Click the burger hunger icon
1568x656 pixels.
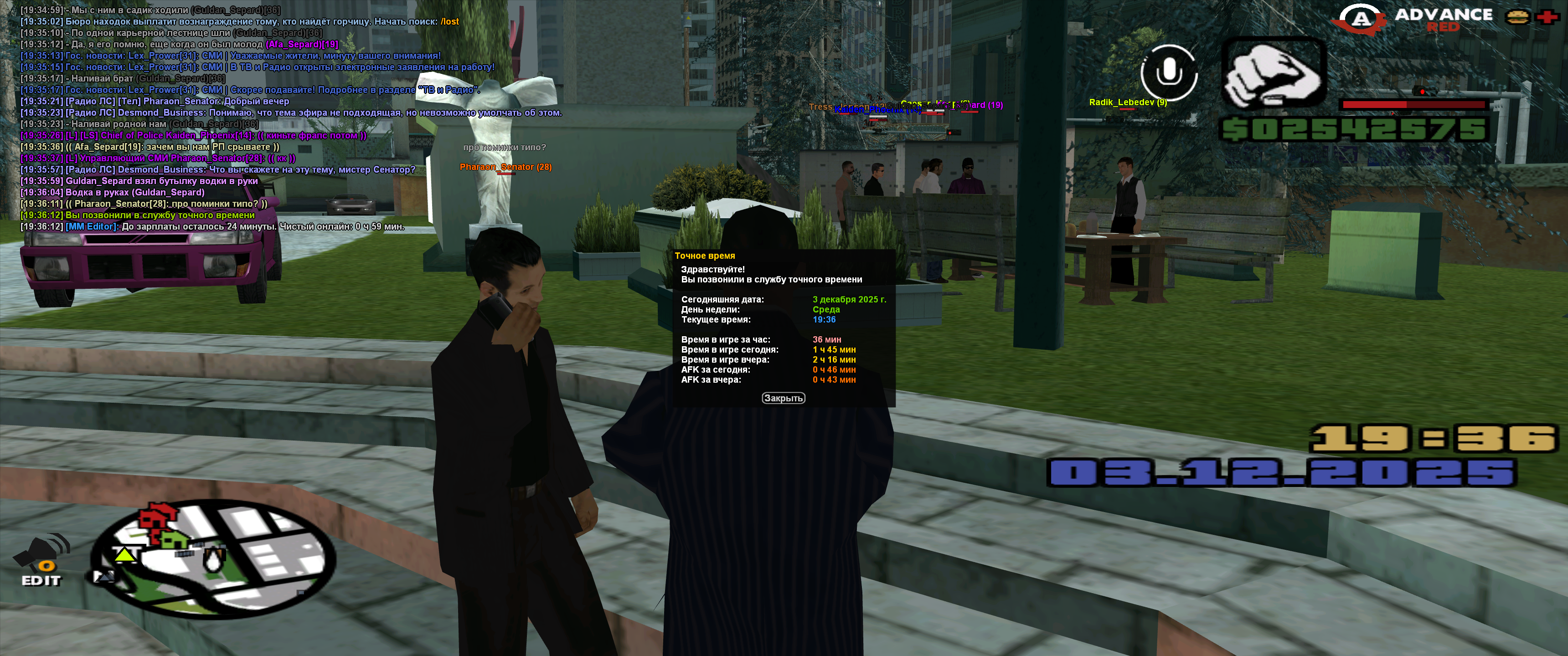click(1517, 17)
